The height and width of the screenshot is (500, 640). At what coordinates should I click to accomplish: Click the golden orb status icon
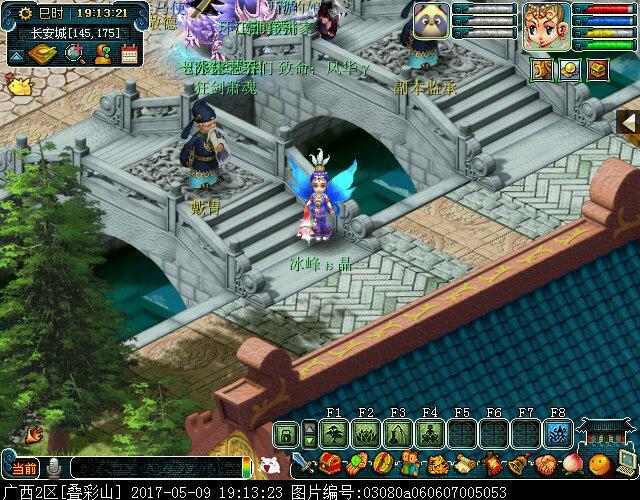(569, 70)
